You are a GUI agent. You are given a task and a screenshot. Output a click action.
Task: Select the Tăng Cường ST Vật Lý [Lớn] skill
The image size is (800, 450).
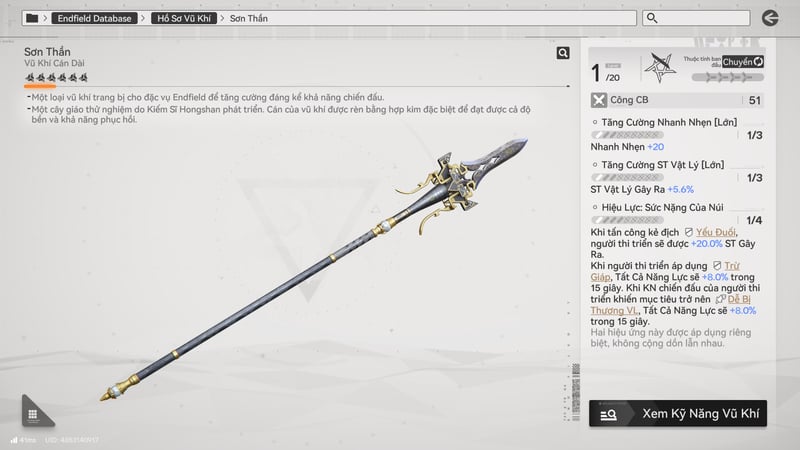[656, 164]
